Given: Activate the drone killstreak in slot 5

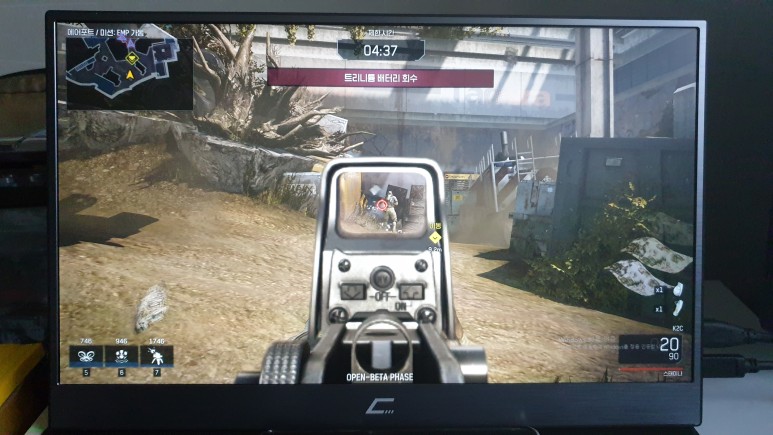Looking at the screenshot, I should (86, 356).
